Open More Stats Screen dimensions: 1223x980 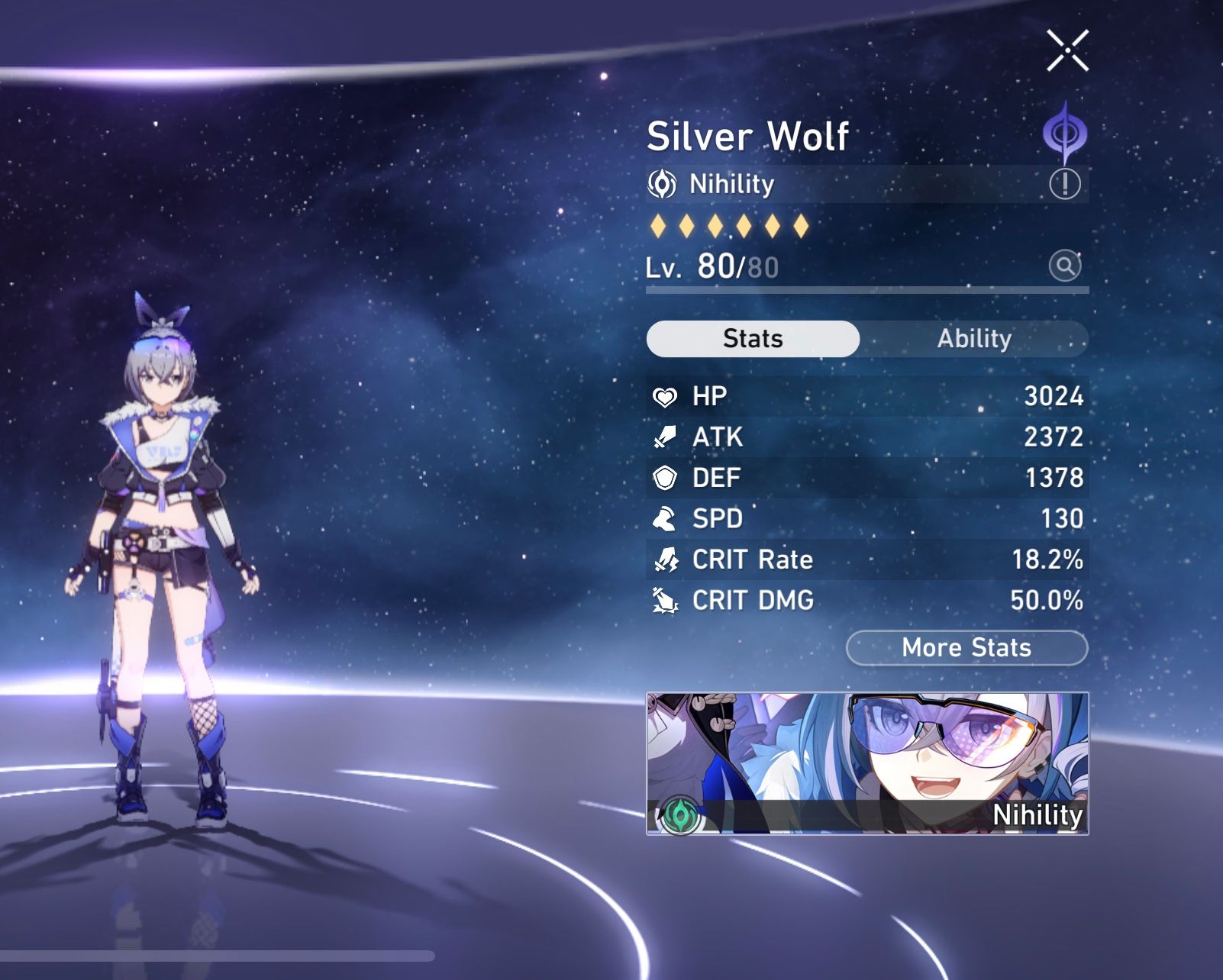965,648
